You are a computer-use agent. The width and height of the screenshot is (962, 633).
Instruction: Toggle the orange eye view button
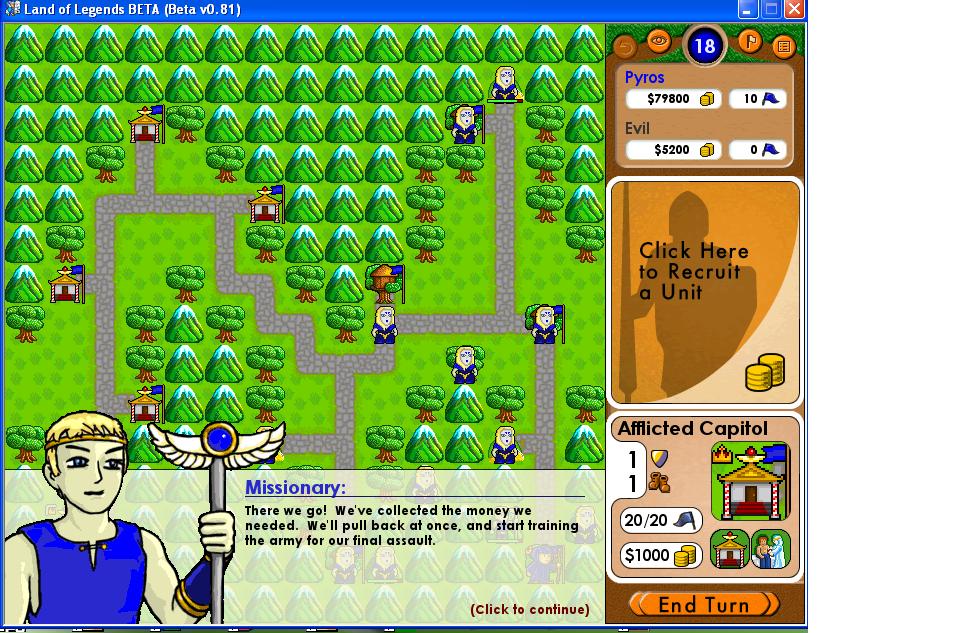pyautogui.click(x=658, y=41)
